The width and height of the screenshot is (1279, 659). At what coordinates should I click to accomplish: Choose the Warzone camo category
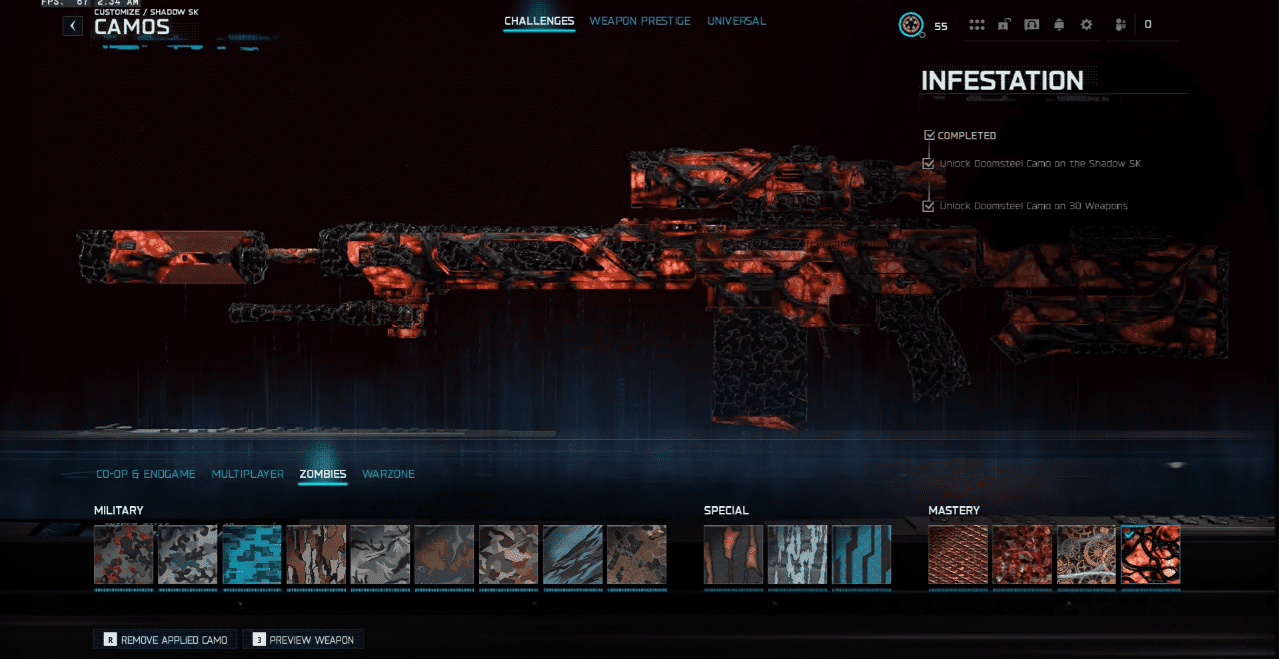tap(388, 474)
